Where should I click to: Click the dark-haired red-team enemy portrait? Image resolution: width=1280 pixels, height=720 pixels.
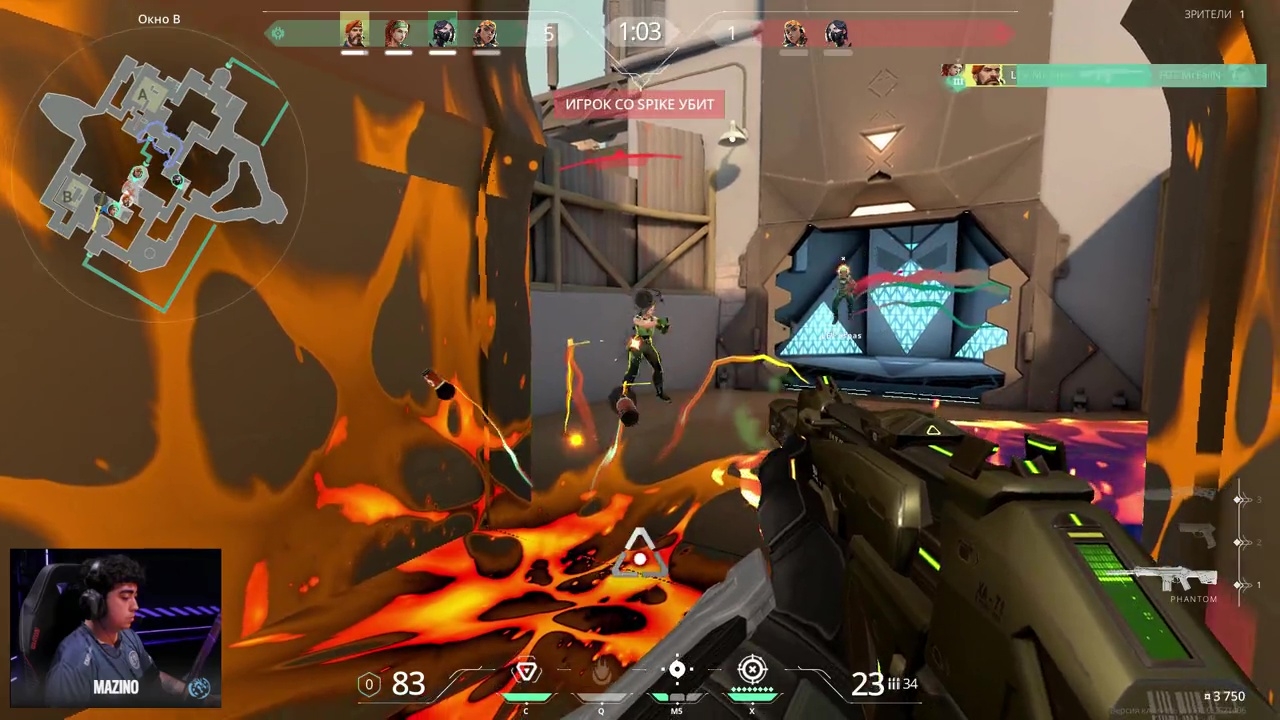838,33
